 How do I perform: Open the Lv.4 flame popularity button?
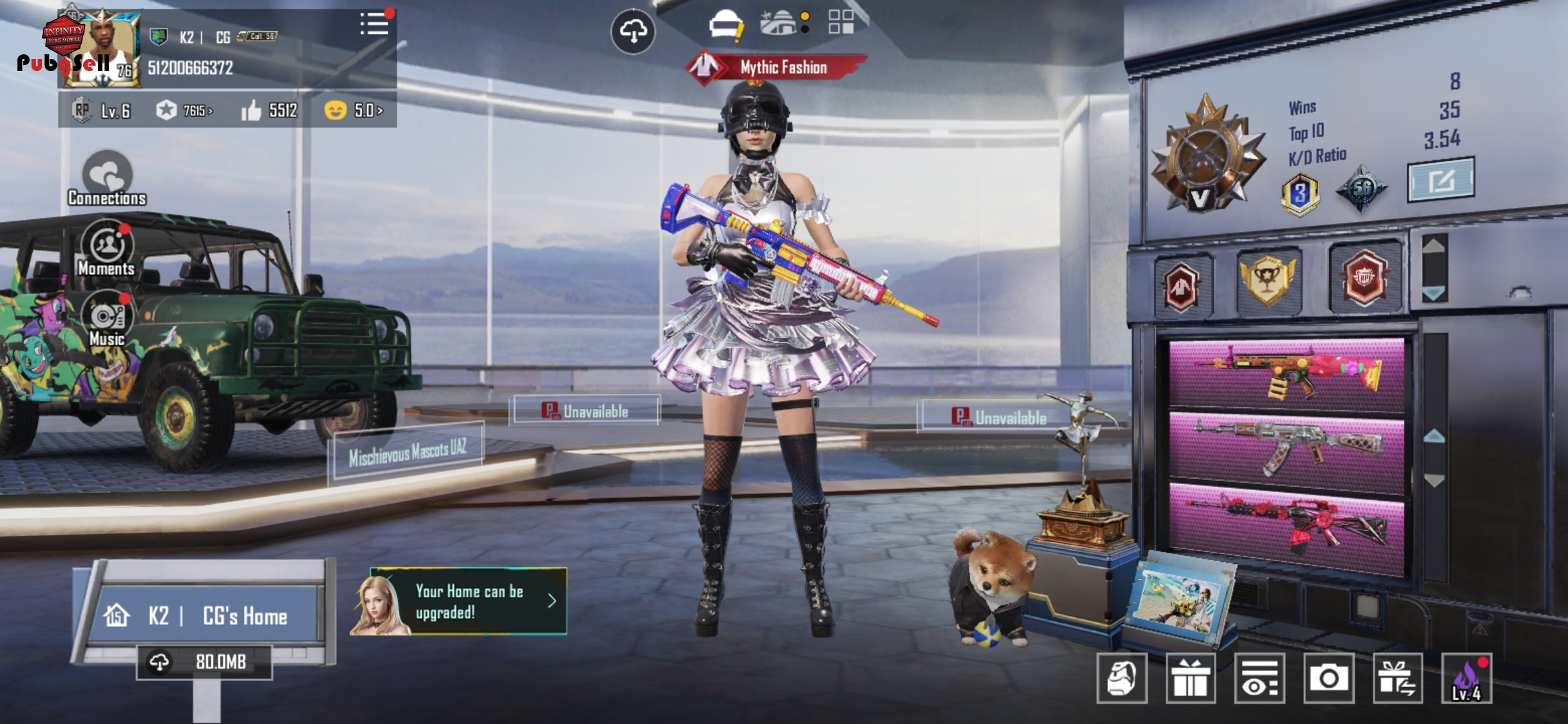[1466, 678]
